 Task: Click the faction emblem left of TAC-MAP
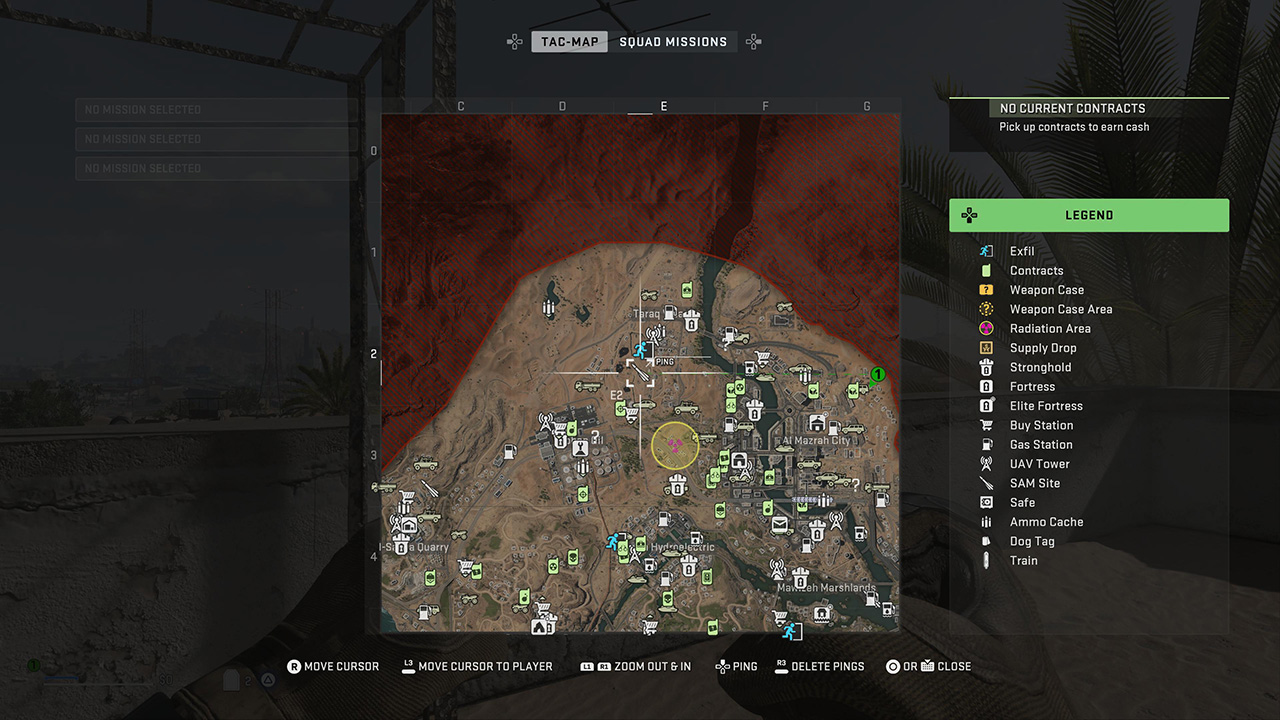coord(515,41)
